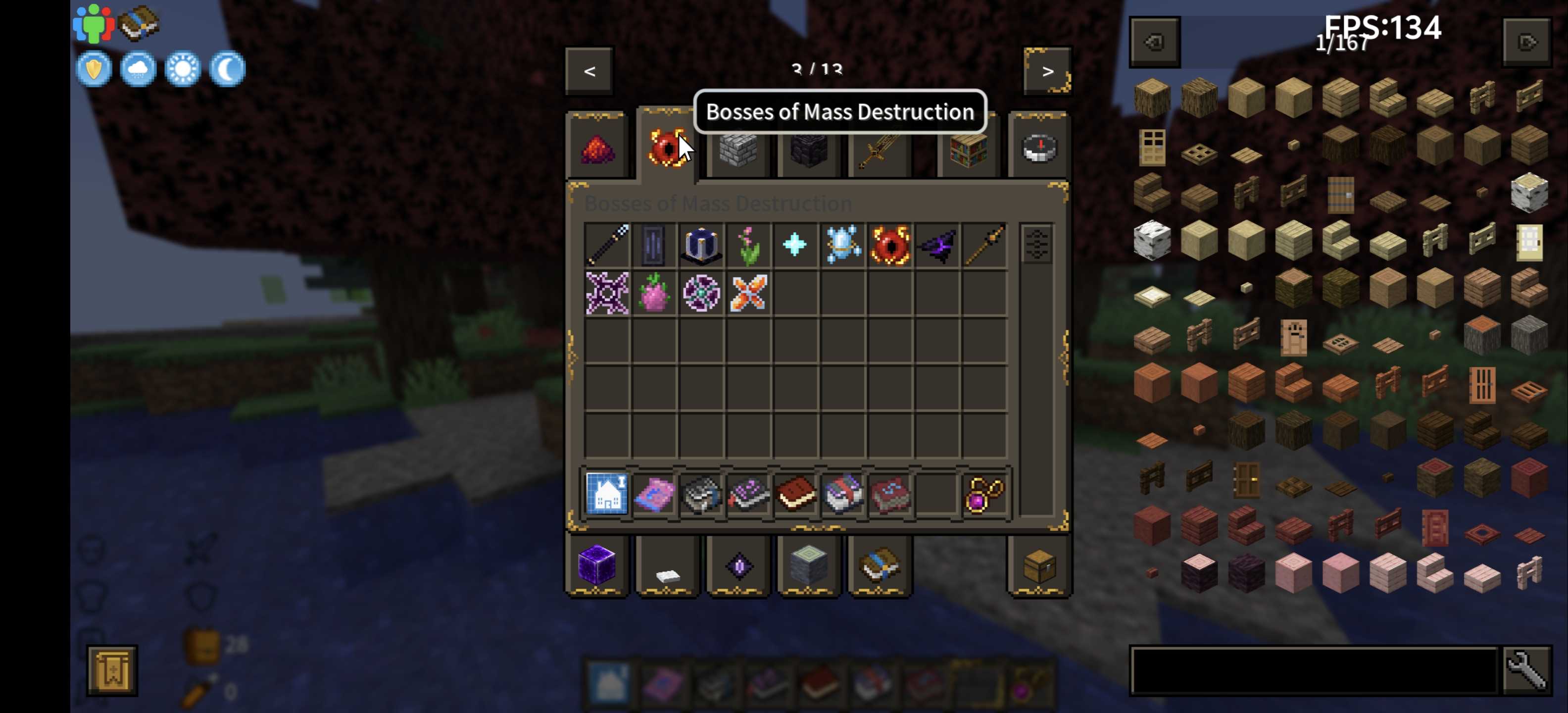
Task: Go to previous creative tab page
Action: click(588, 71)
